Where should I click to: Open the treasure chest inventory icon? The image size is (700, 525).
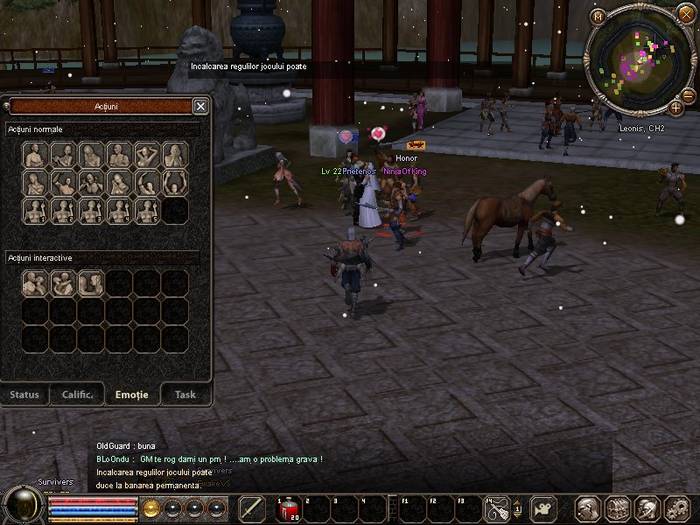click(x=618, y=509)
